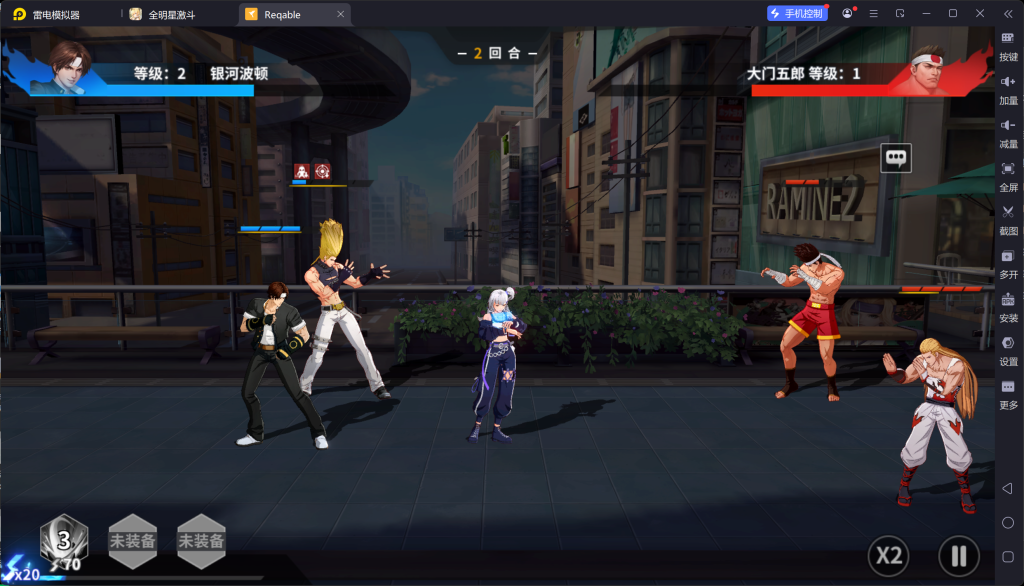Enter fullscreen with the 全屏 button
The height and width of the screenshot is (586, 1024).
point(1008,175)
